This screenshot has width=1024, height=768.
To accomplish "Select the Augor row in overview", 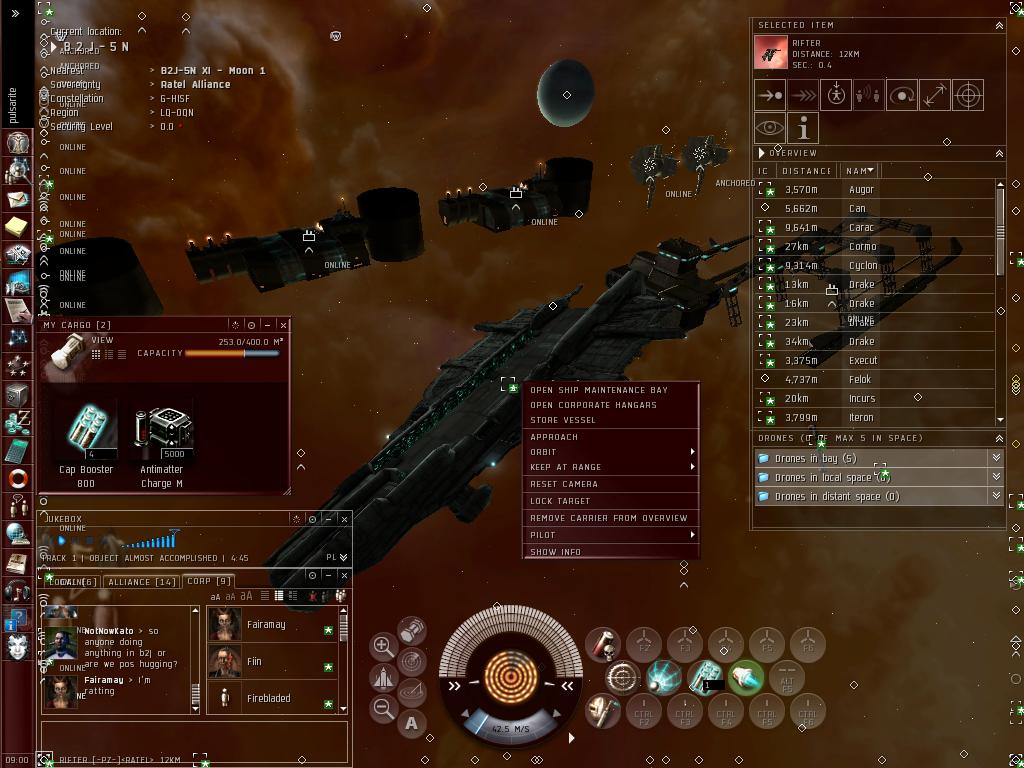I will point(860,190).
